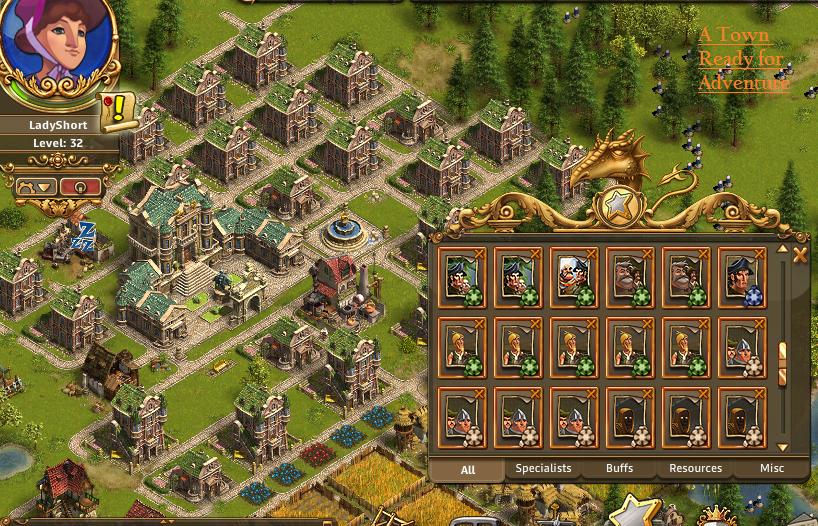The height and width of the screenshot is (526, 818).
Task: Switch to the All tab
Action: click(x=467, y=468)
